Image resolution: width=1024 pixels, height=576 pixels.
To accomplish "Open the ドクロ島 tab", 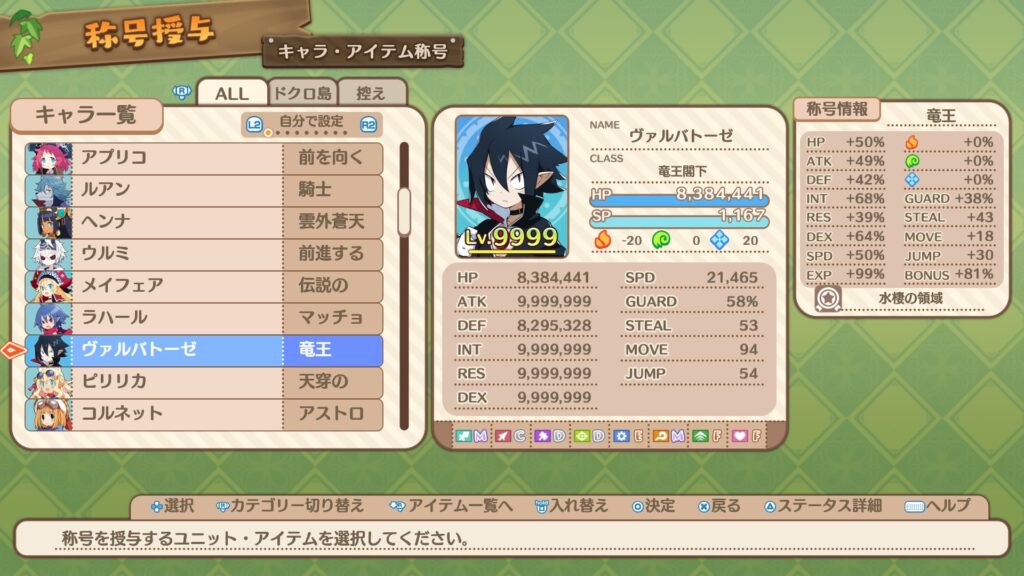I will click(x=303, y=93).
